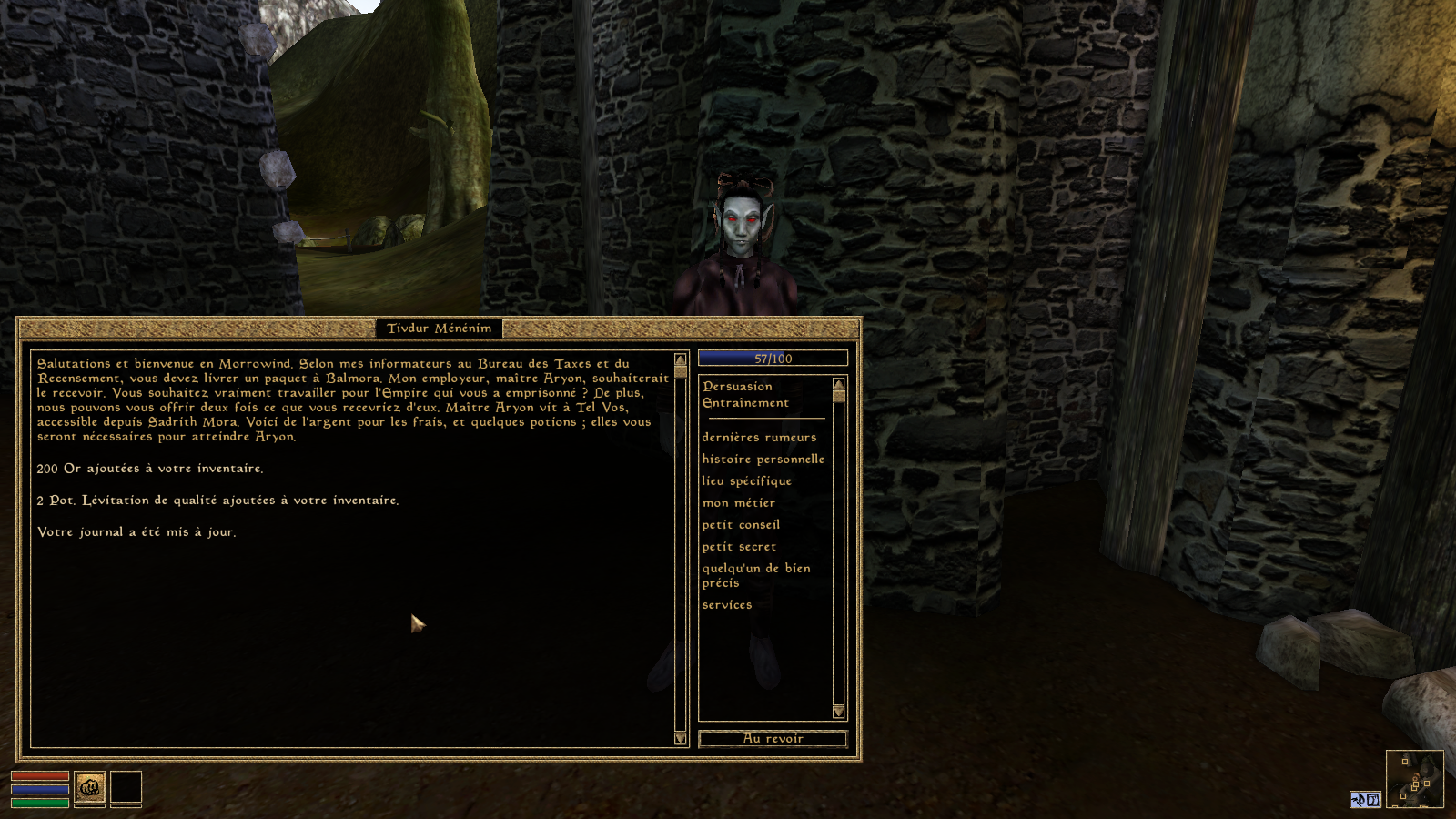
Task: Ask about mon métier
Action: pyautogui.click(x=738, y=503)
